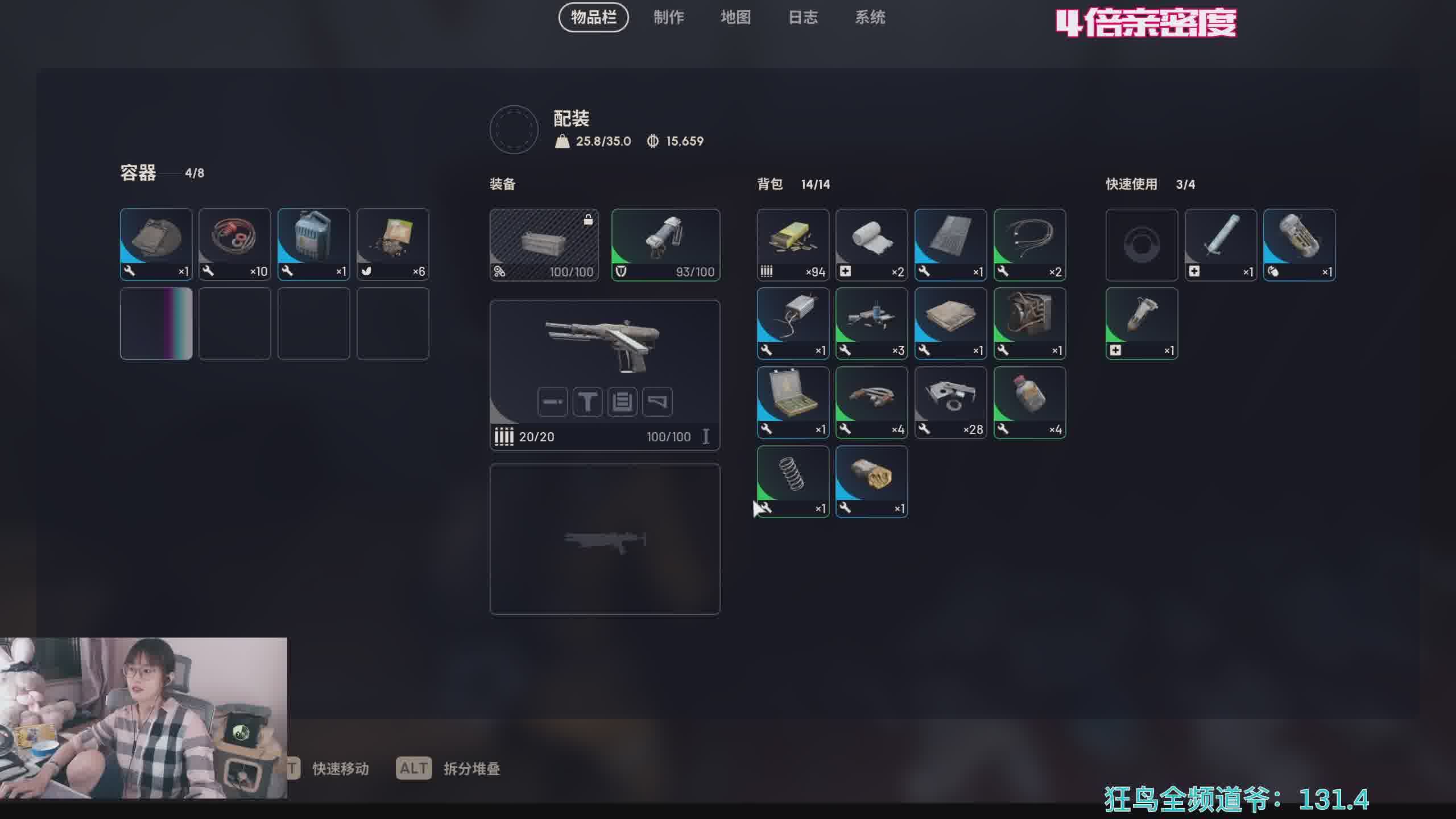Switch to the 制作 crafting tab

click(668, 18)
